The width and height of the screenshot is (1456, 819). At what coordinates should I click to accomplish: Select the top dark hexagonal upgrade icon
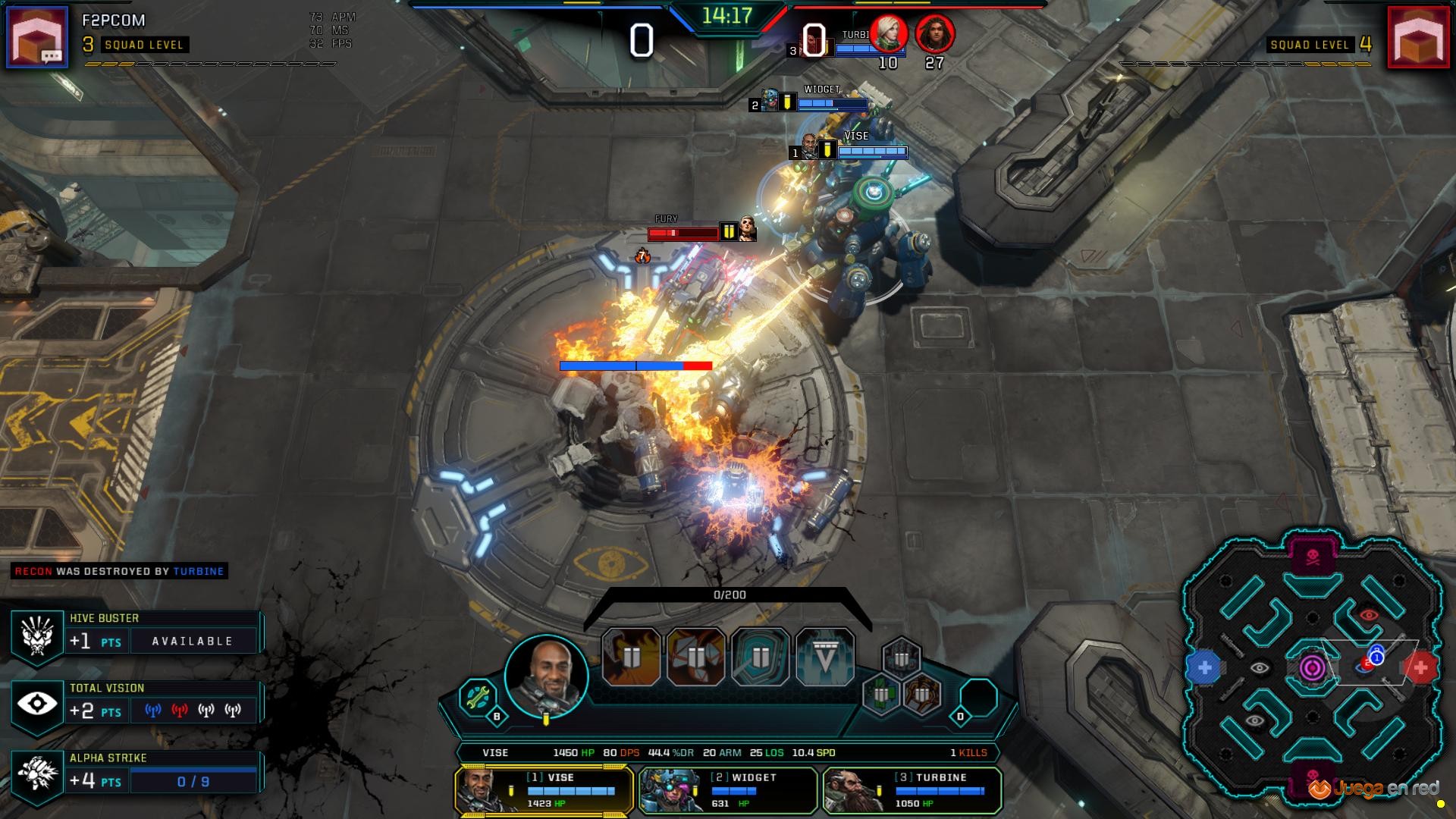click(902, 657)
